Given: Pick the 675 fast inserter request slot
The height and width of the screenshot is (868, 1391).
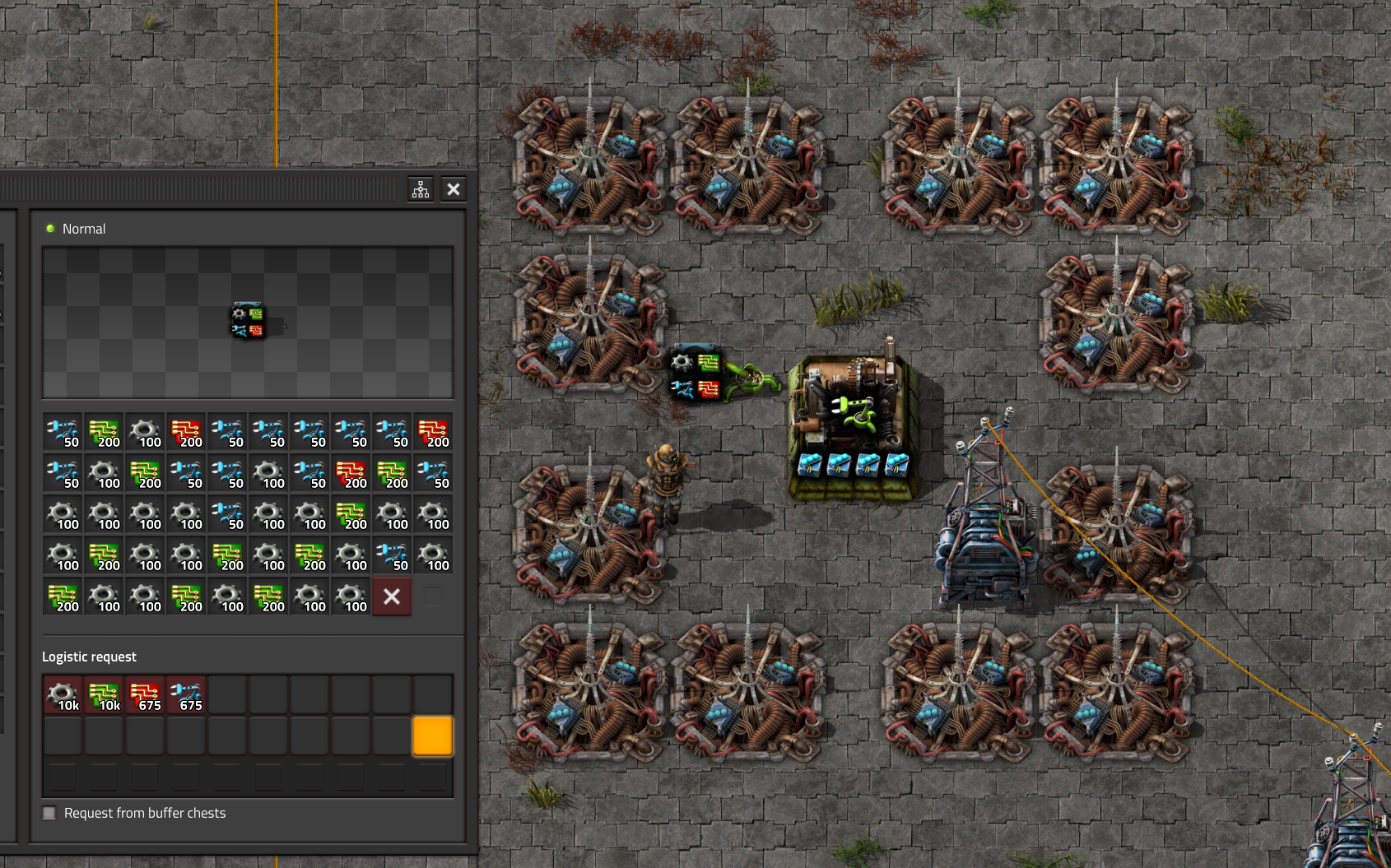Looking at the screenshot, I should click(x=187, y=695).
